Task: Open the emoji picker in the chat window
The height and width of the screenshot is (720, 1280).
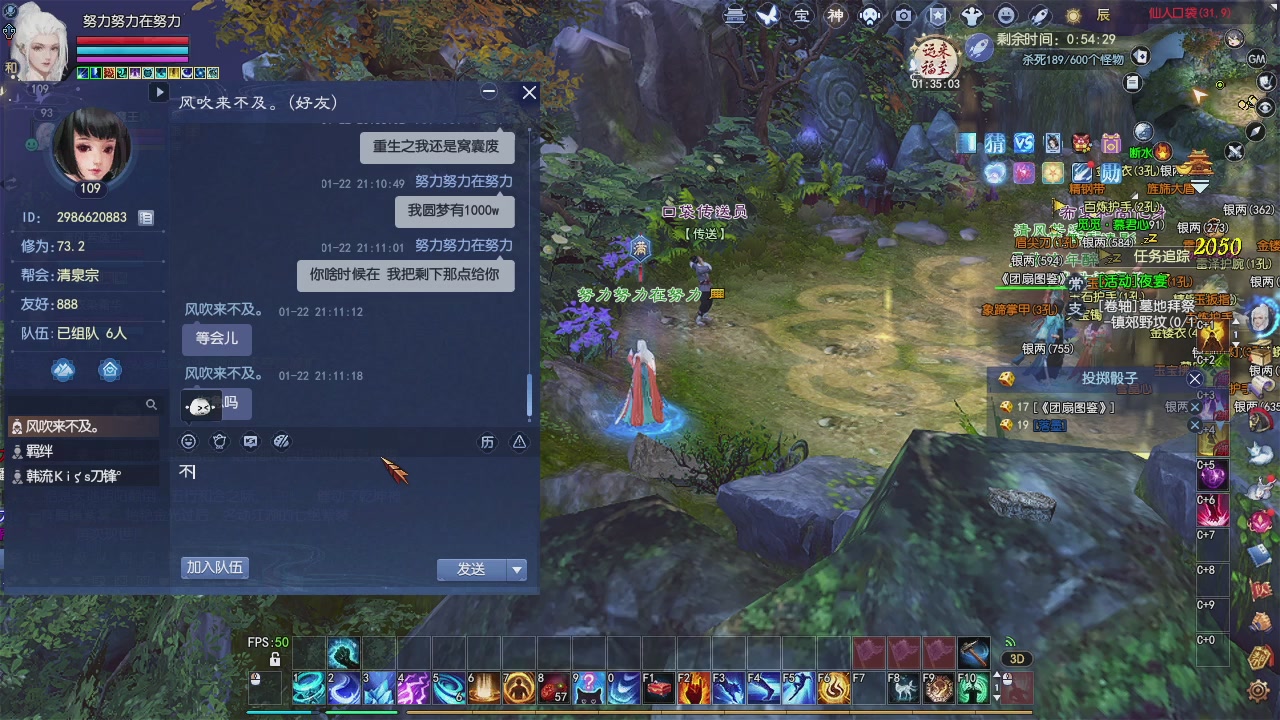Action: [x=188, y=441]
